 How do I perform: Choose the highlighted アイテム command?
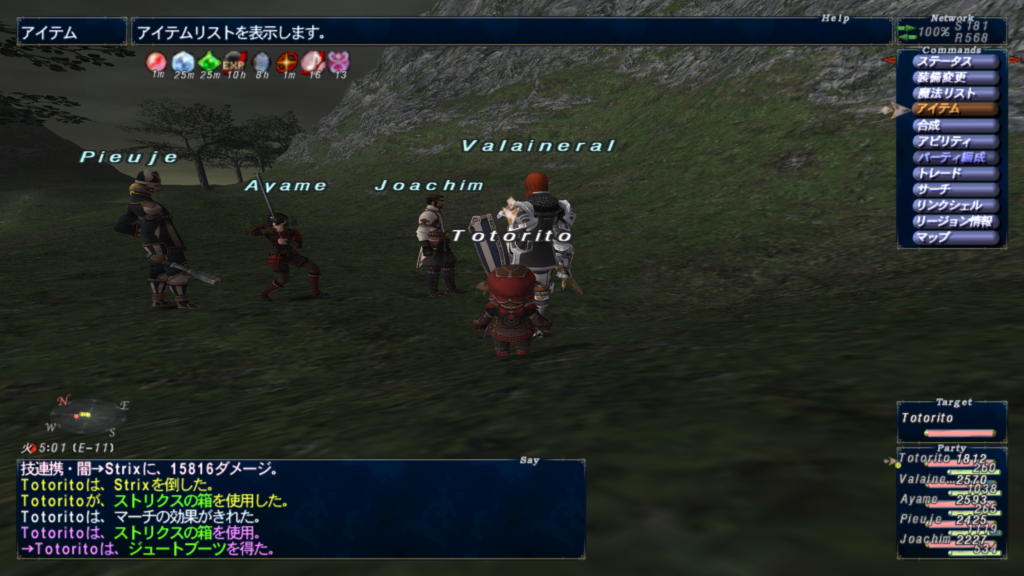[x=954, y=109]
